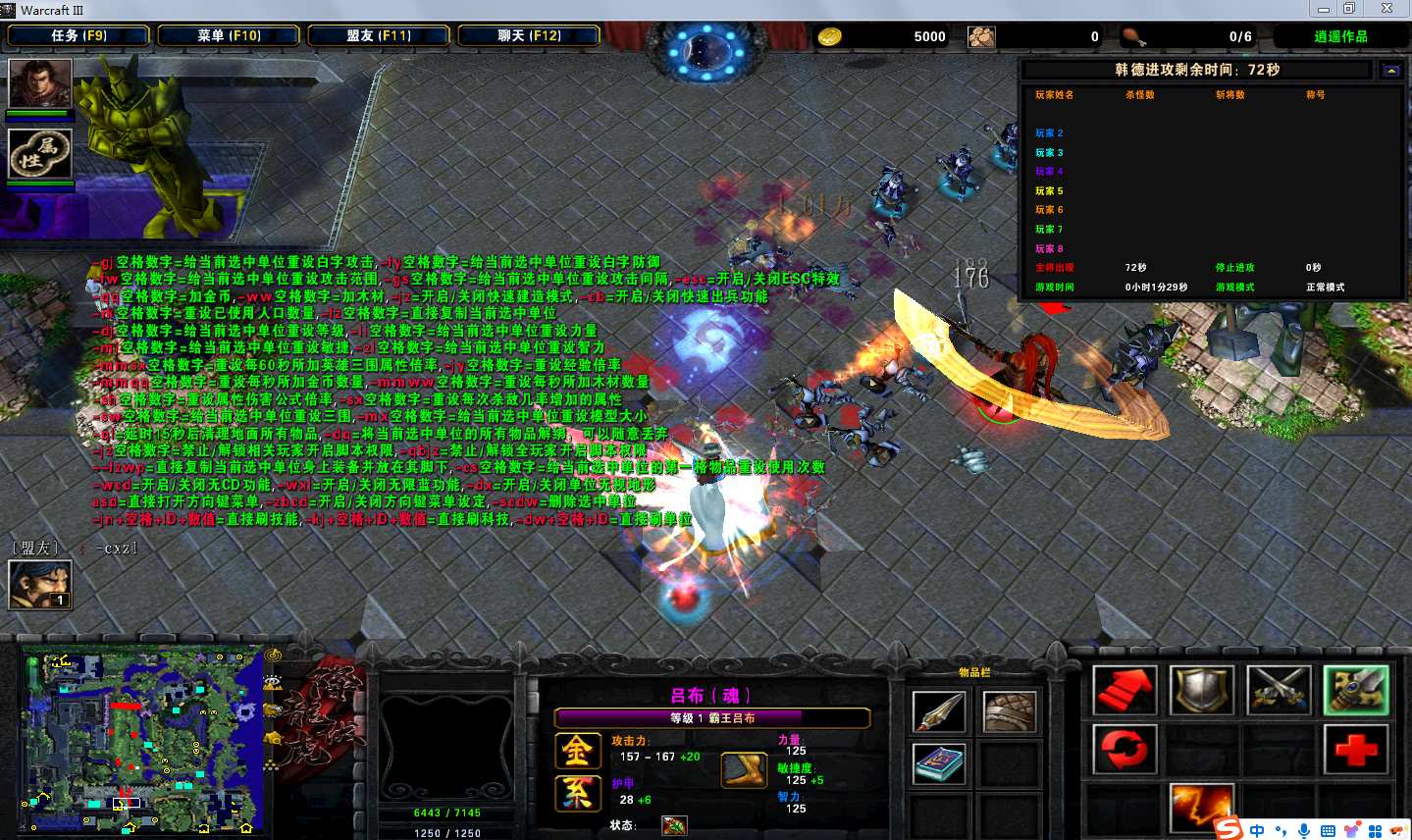
Task: Activate the red arrow move command
Action: coord(1124,690)
